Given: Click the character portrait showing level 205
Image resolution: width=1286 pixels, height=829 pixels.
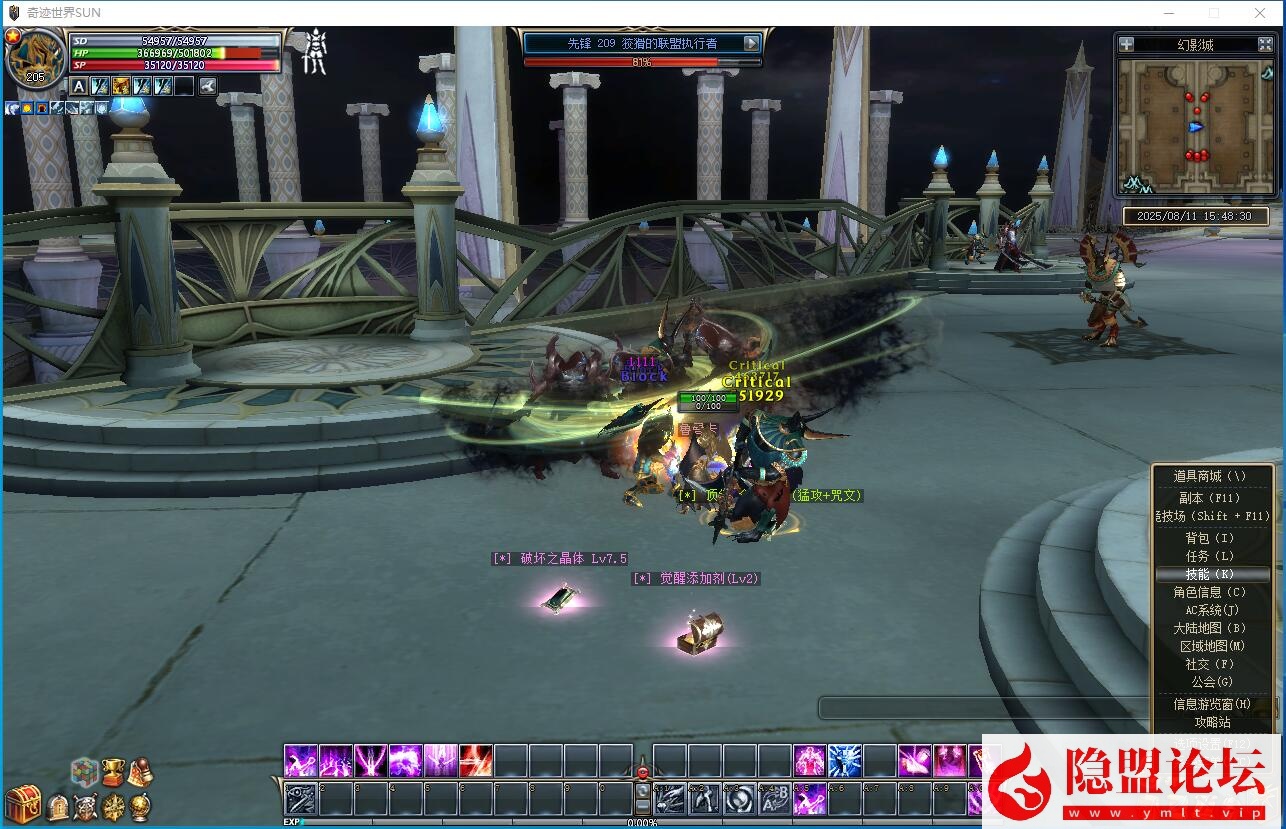Looking at the screenshot, I should pos(35,59).
